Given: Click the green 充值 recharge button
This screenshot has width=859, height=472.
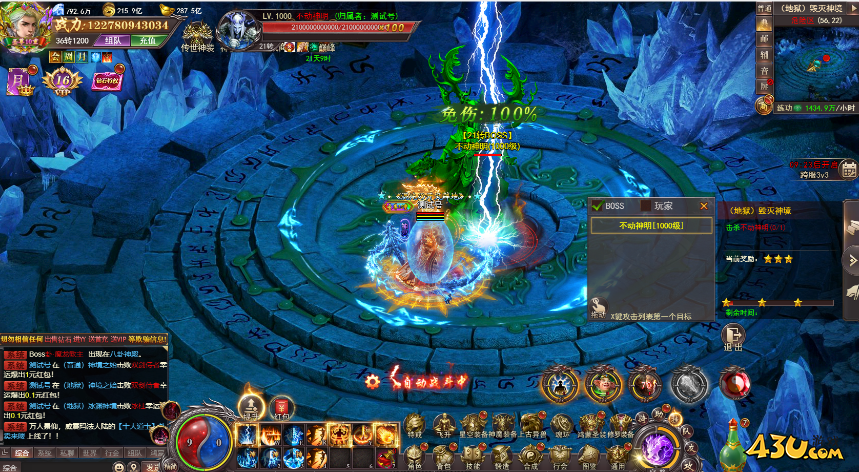Looking at the screenshot, I should [x=148, y=41].
